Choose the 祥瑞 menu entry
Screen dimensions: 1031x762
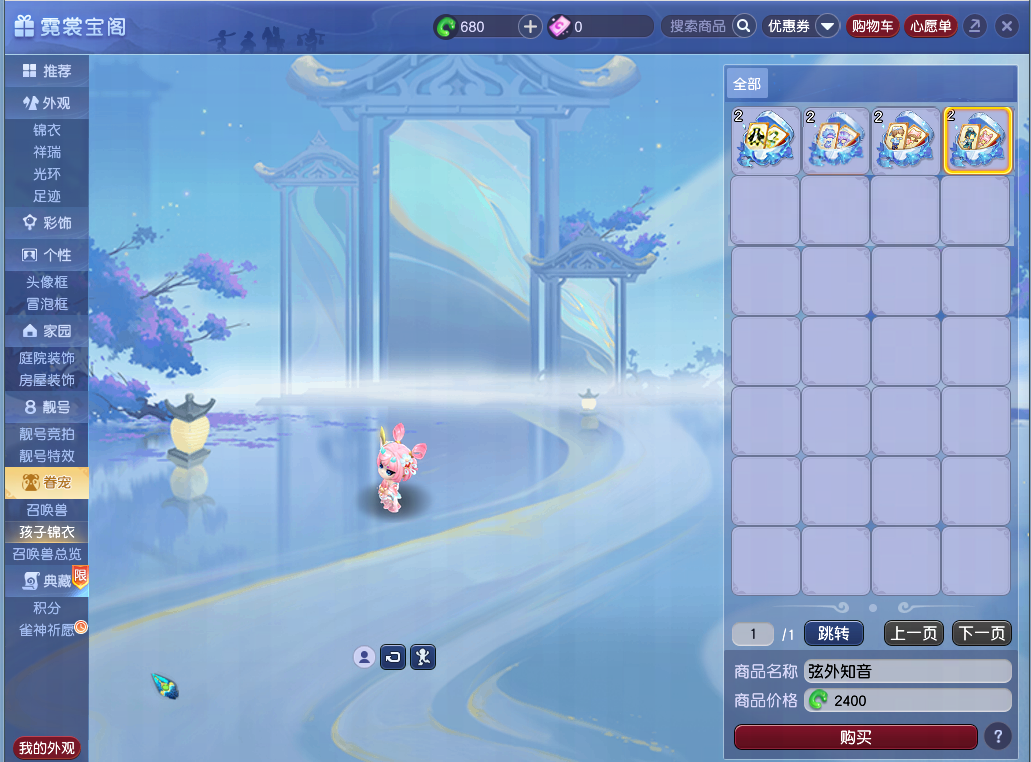(x=47, y=152)
